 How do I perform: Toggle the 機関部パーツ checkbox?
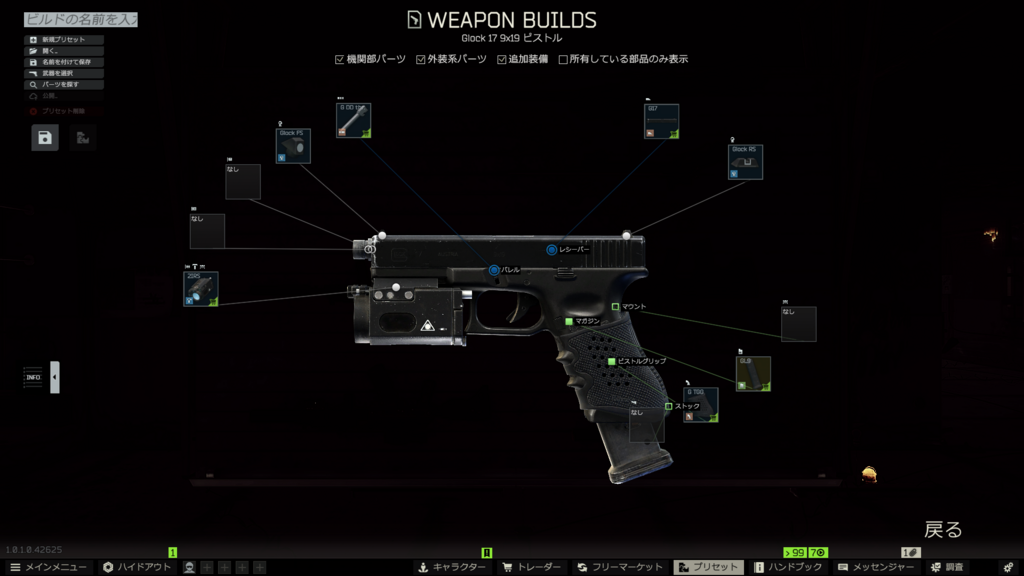340,59
